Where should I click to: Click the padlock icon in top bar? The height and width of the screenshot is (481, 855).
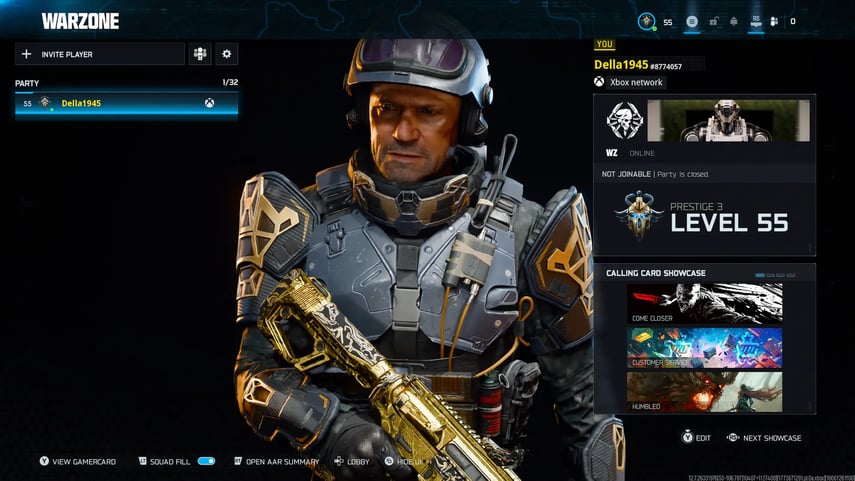[x=714, y=21]
